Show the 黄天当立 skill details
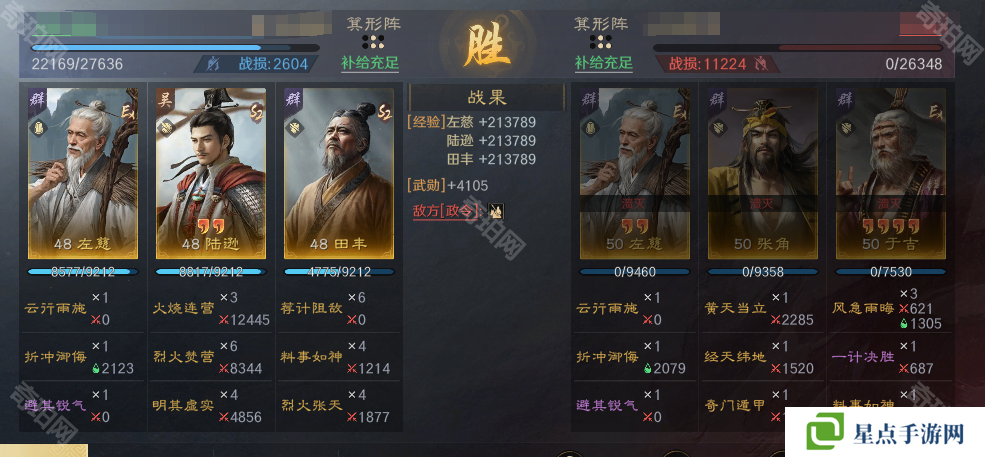Viewport: 985px width, 457px height. pyautogui.click(x=735, y=309)
